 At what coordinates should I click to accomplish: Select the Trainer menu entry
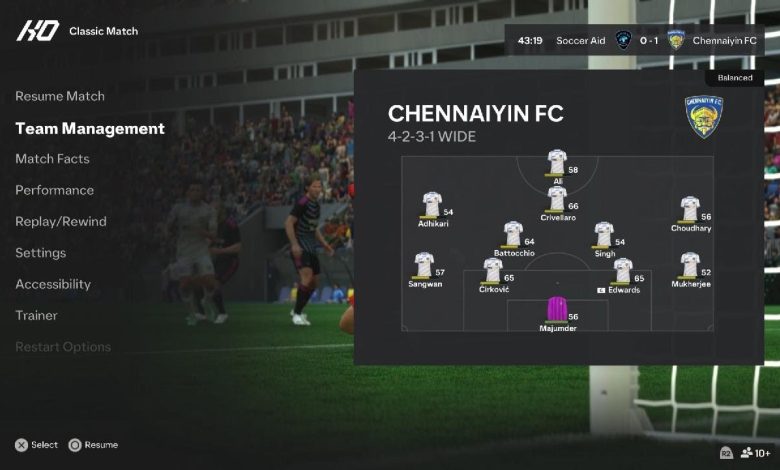[x=36, y=315]
